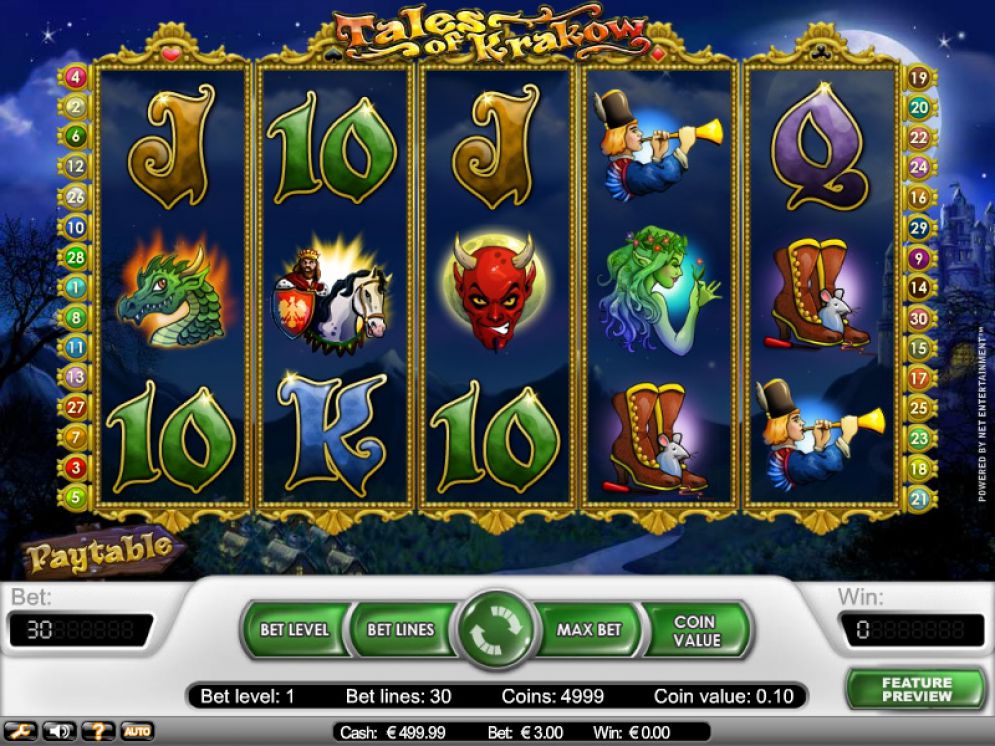Choose bet line number 29 marker

(919, 227)
